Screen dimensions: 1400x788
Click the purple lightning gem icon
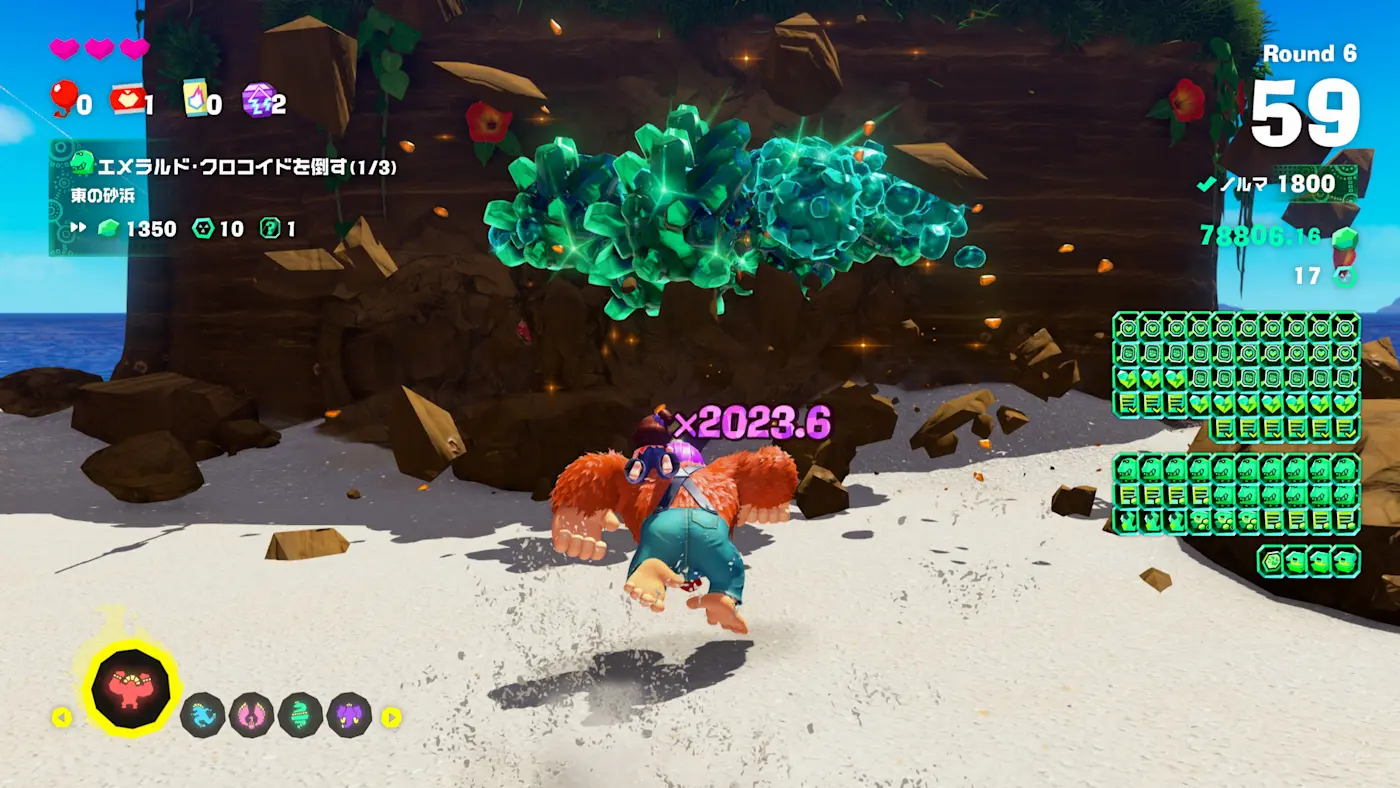click(256, 99)
